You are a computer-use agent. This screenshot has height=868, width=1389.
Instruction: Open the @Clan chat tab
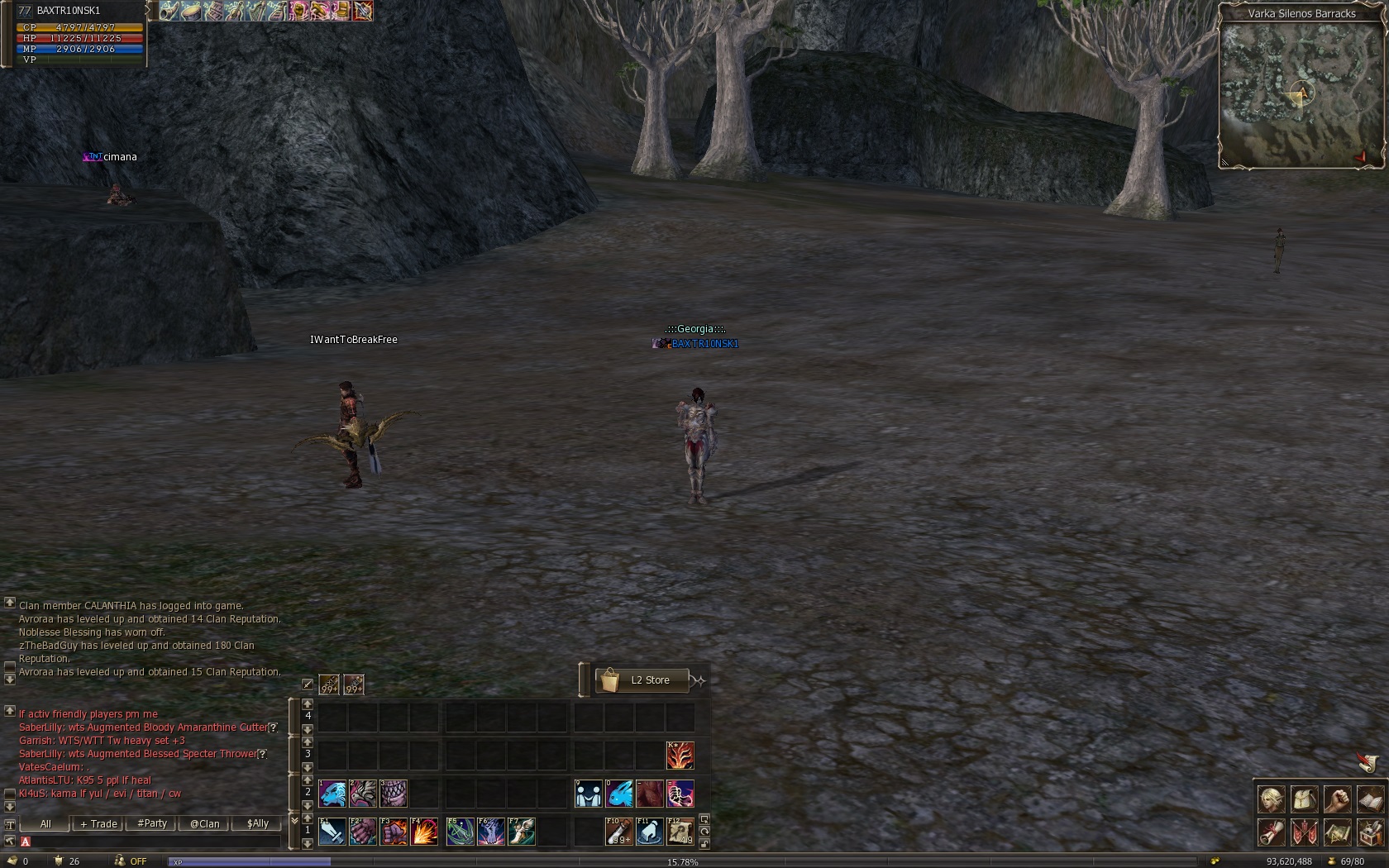pyautogui.click(x=204, y=823)
